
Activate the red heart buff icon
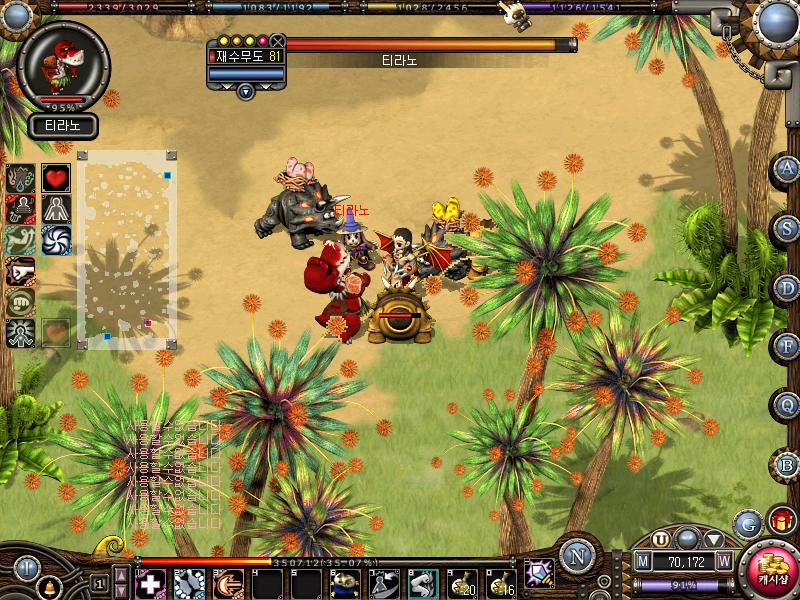[56, 178]
